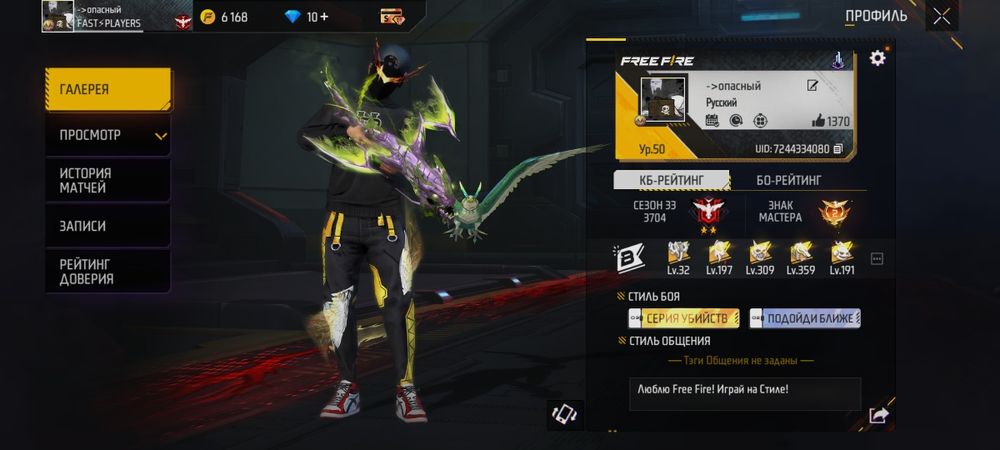This screenshot has width=1000, height=450.
Task: Open Рейтинг доверия
Action: (107, 271)
